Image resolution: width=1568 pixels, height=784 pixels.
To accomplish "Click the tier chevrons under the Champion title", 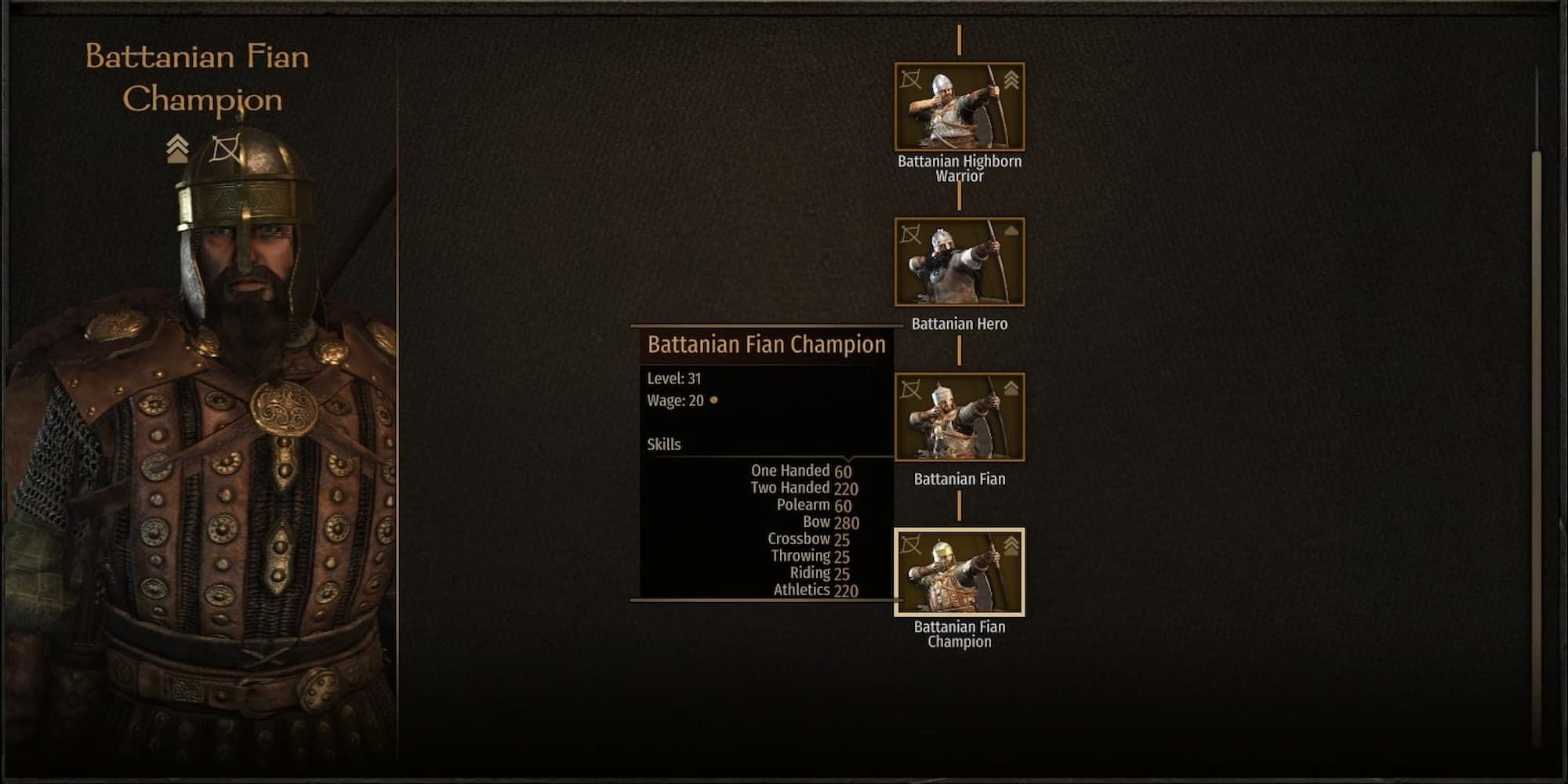I will coord(176,147).
